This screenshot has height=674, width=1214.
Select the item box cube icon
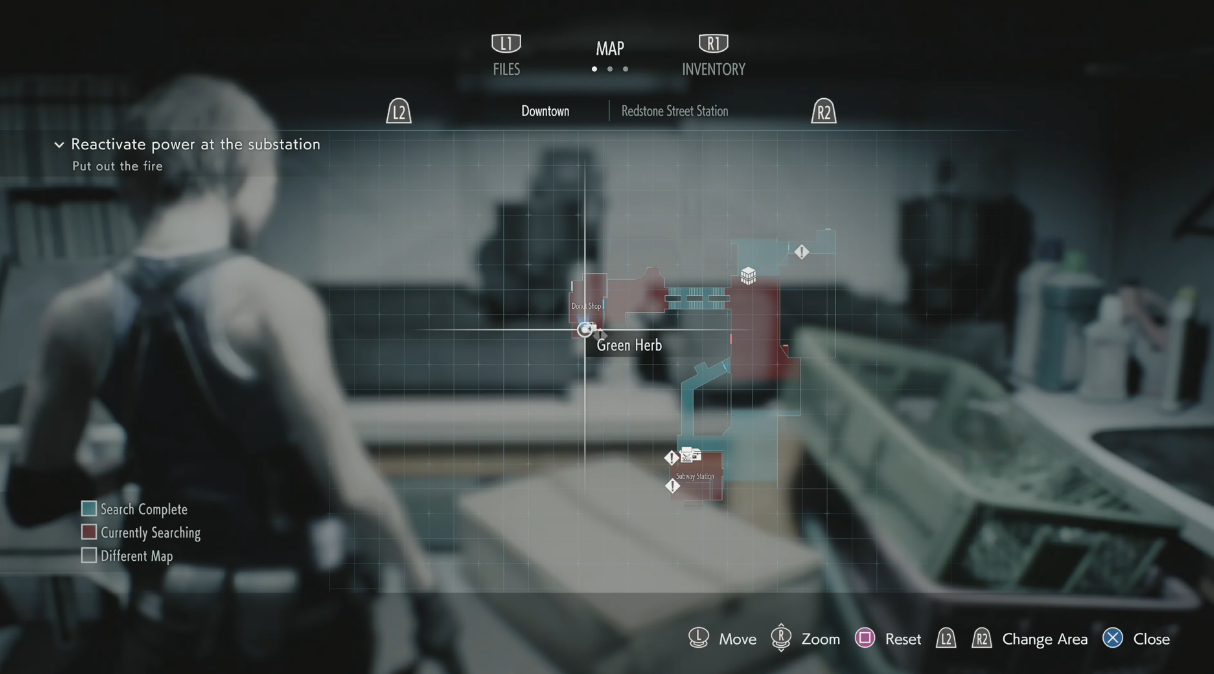748,276
